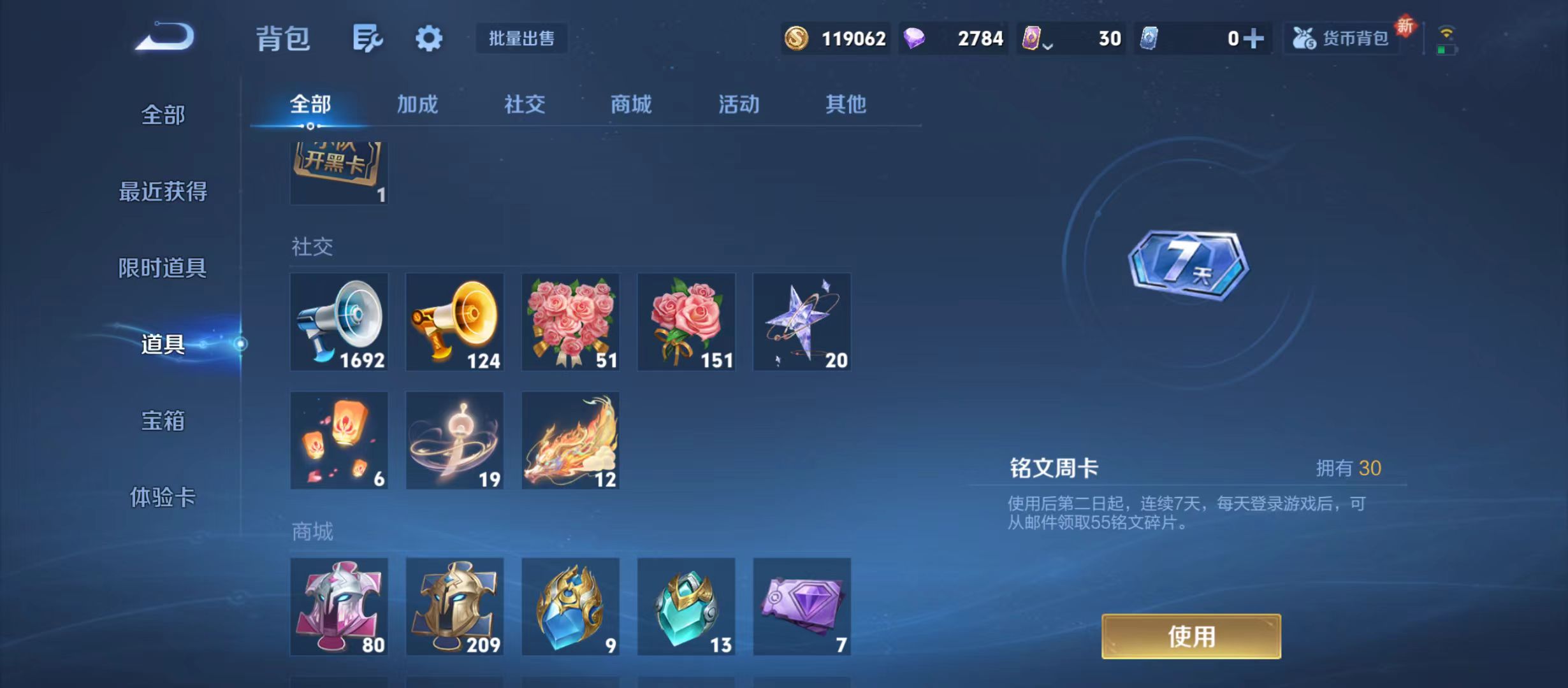Click the gold coin currency icon
Image resolution: width=1568 pixels, height=688 pixels.
pyautogui.click(x=798, y=39)
